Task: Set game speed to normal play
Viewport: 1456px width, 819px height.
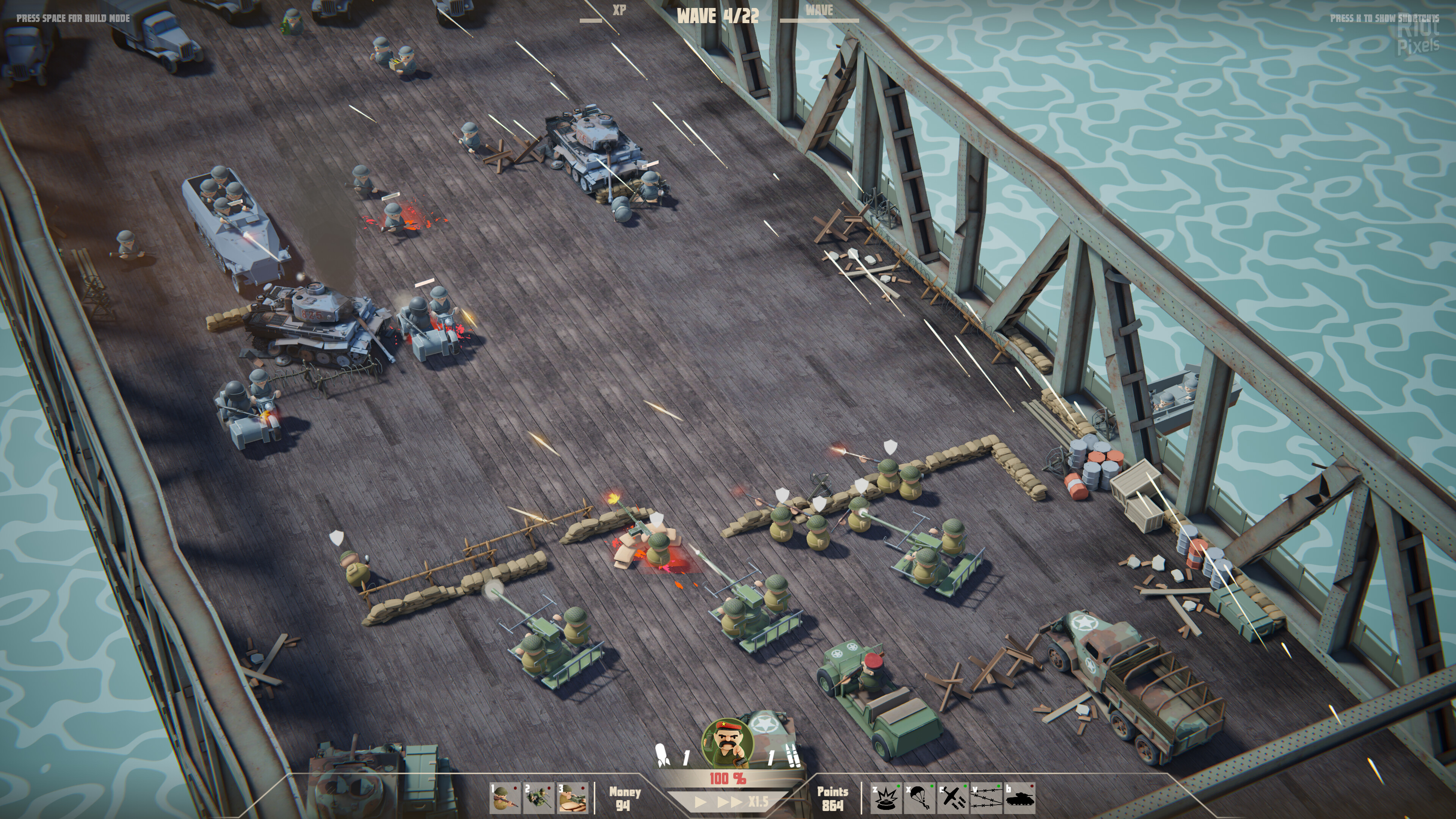Action: click(x=700, y=802)
